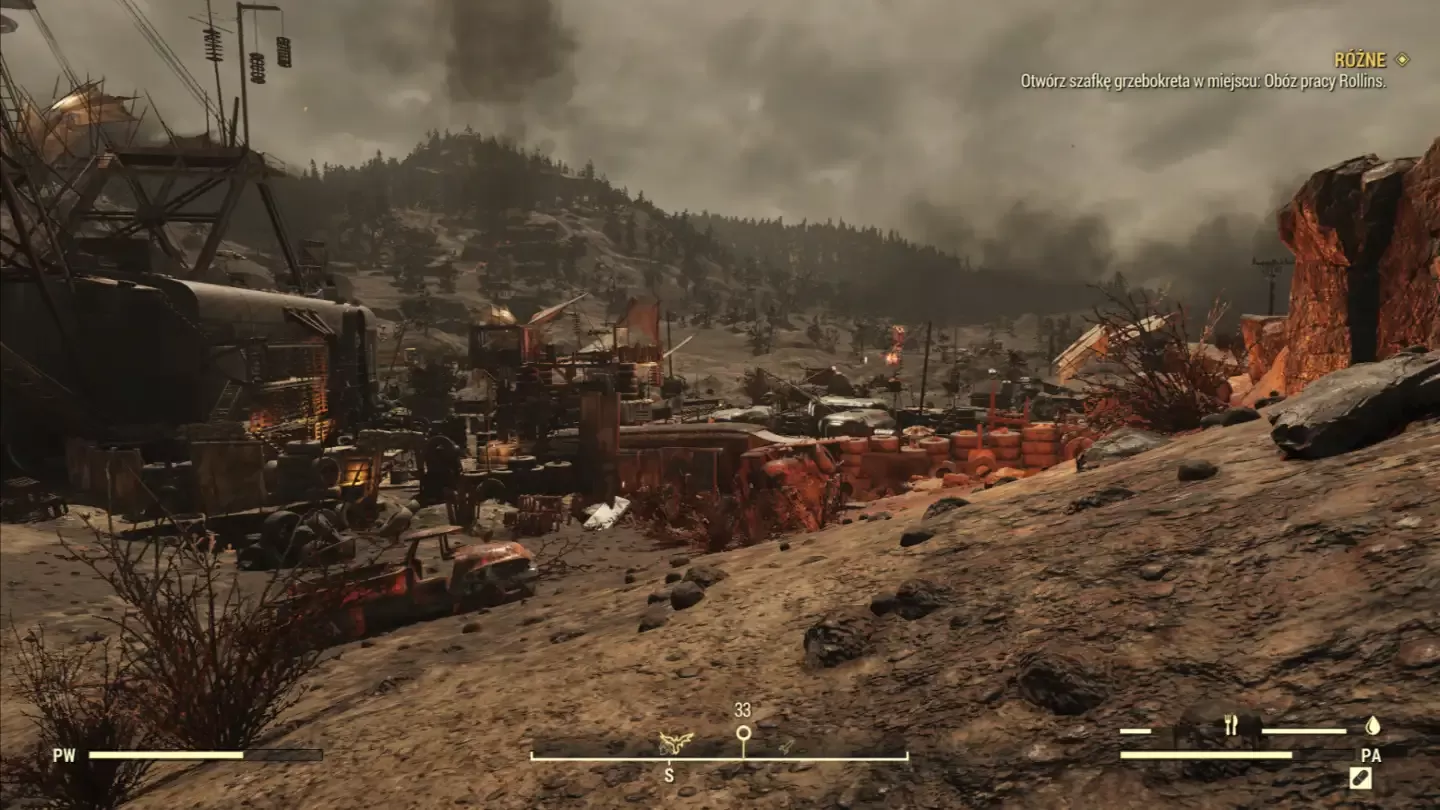The height and width of the screenshot is (810, 1440).
Task: Click the diamond quest marker beside RÓŻNE
Action: click(x=1404, y=60)
